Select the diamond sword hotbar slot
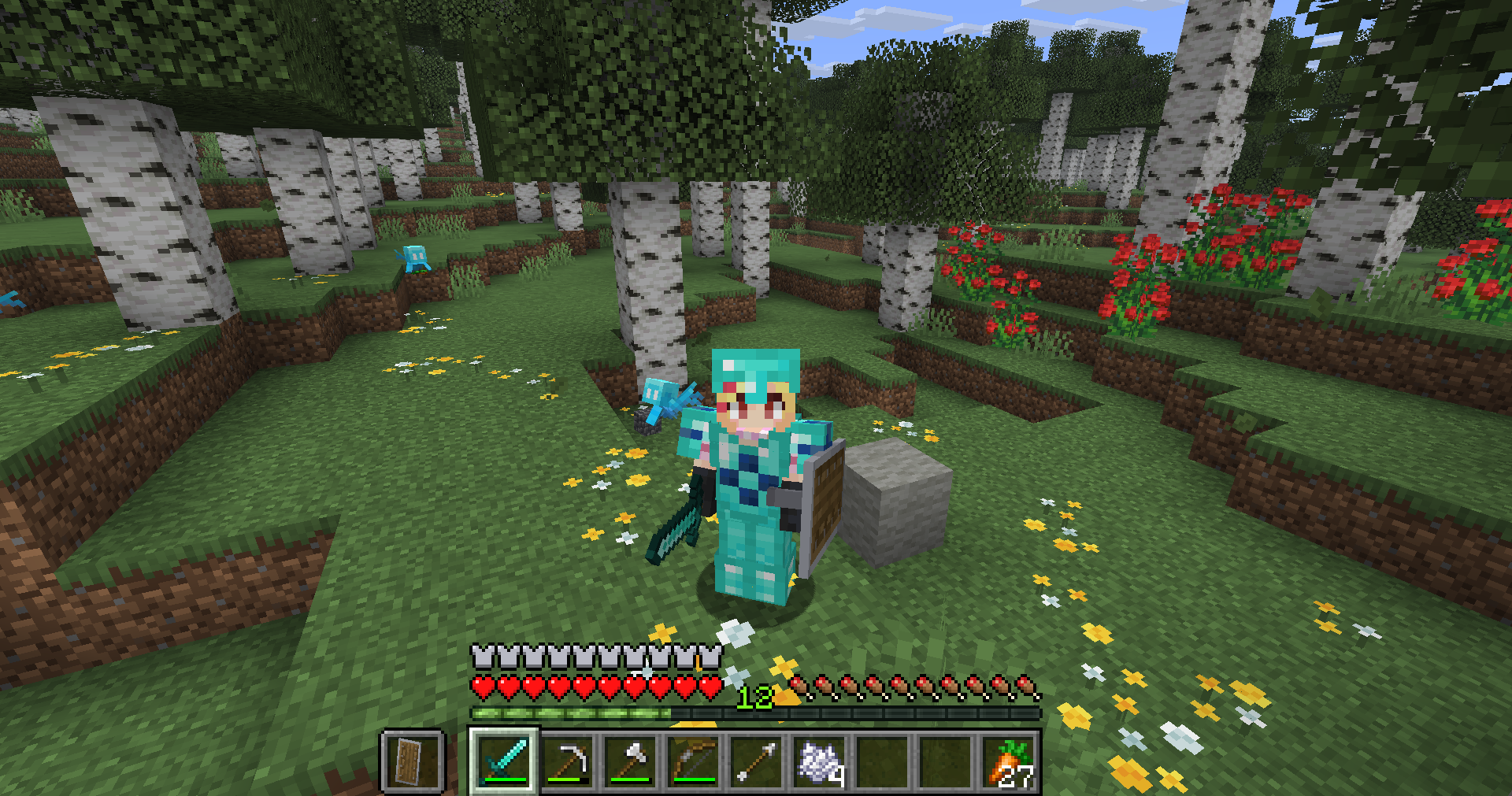Viewport: 1512px width, 796px height. click(505, 761)
